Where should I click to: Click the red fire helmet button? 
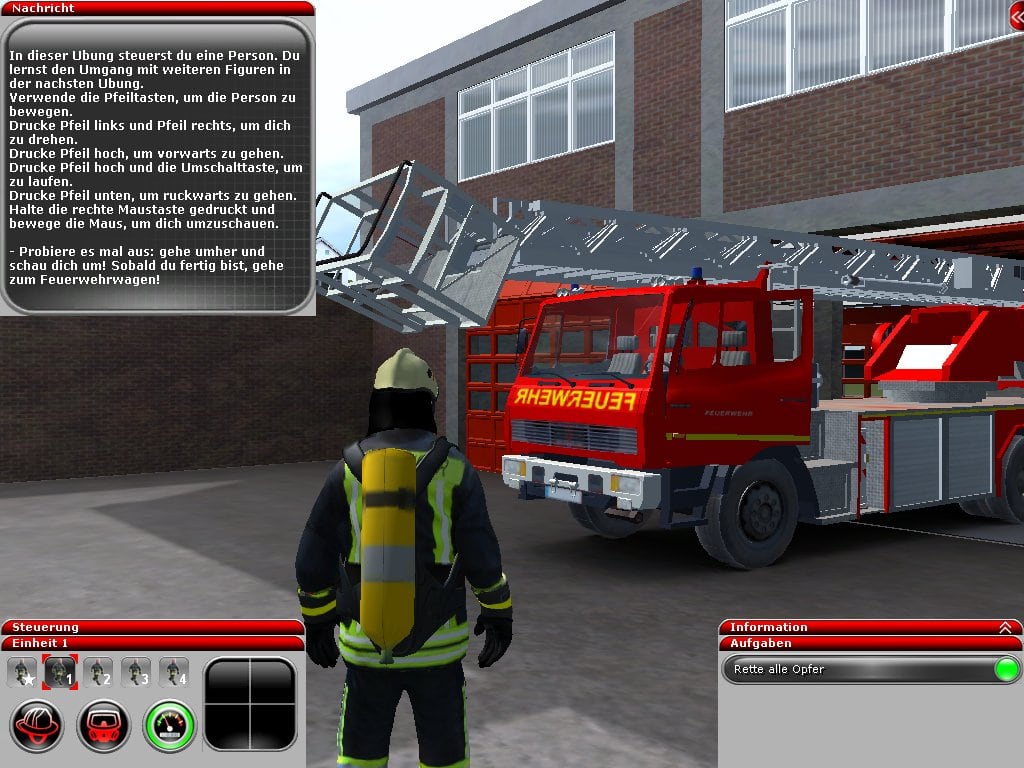point(38,725)
